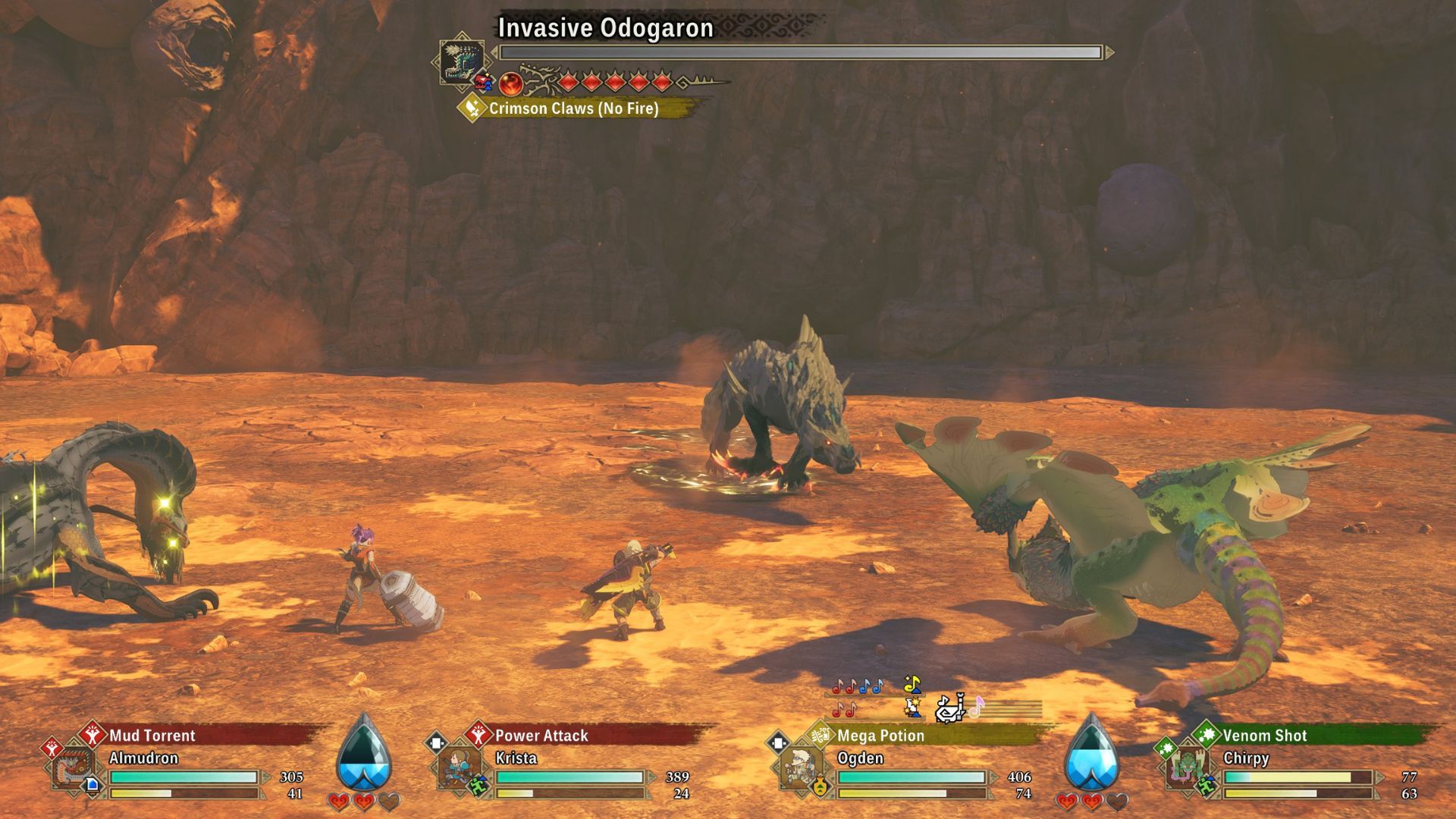Choose Chirpy's Venom Shot action

tap(1264, 736)
